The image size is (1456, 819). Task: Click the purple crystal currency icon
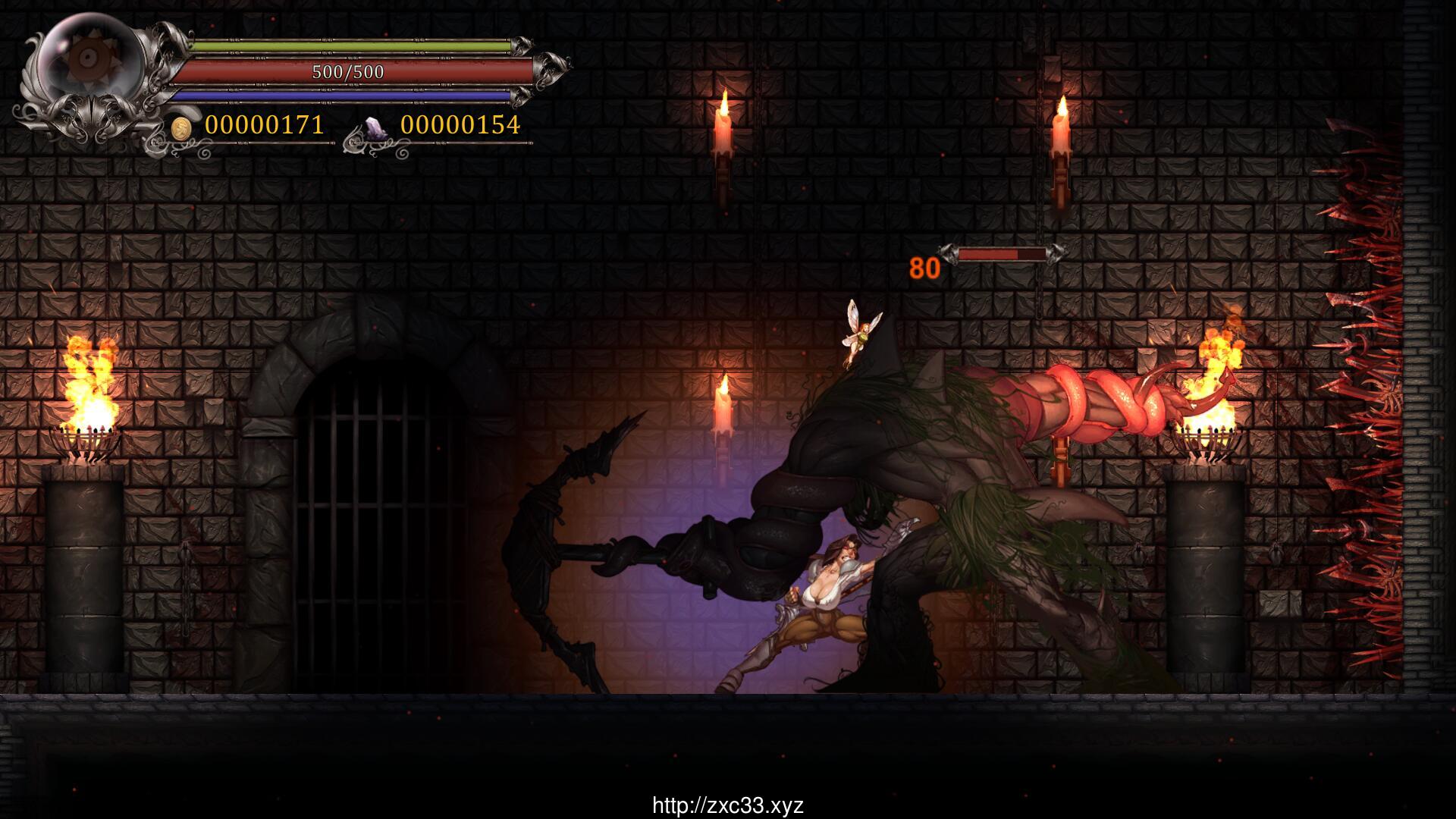coord(377,127)
